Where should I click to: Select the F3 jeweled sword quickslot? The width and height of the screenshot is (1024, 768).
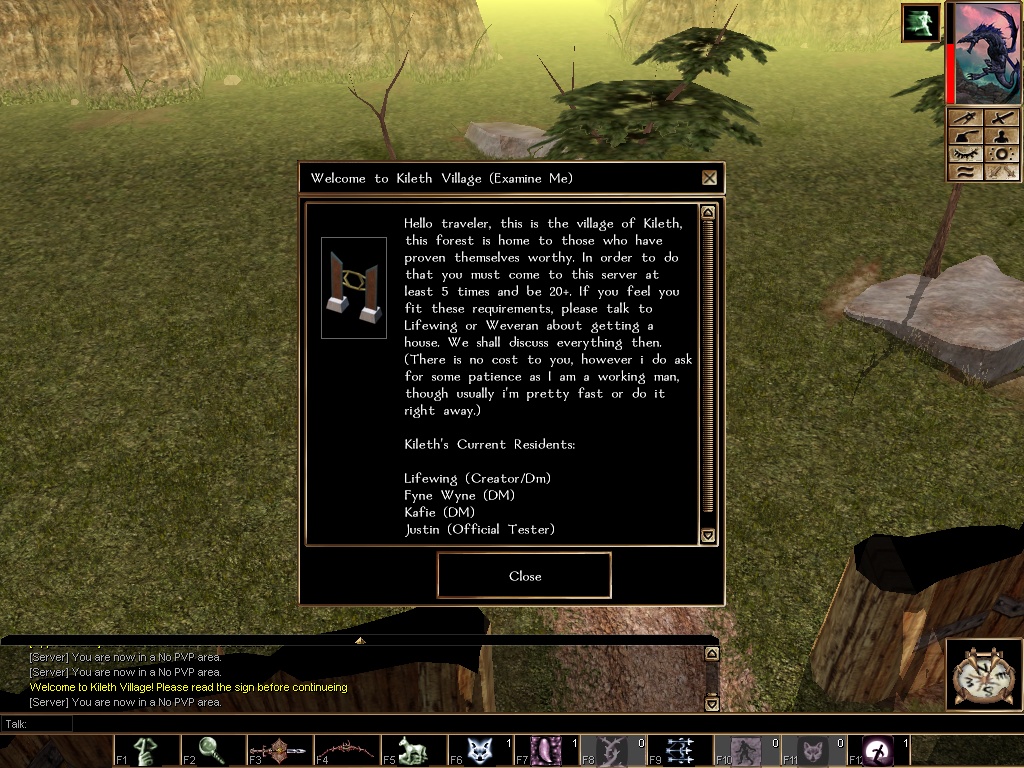[280, 750]
